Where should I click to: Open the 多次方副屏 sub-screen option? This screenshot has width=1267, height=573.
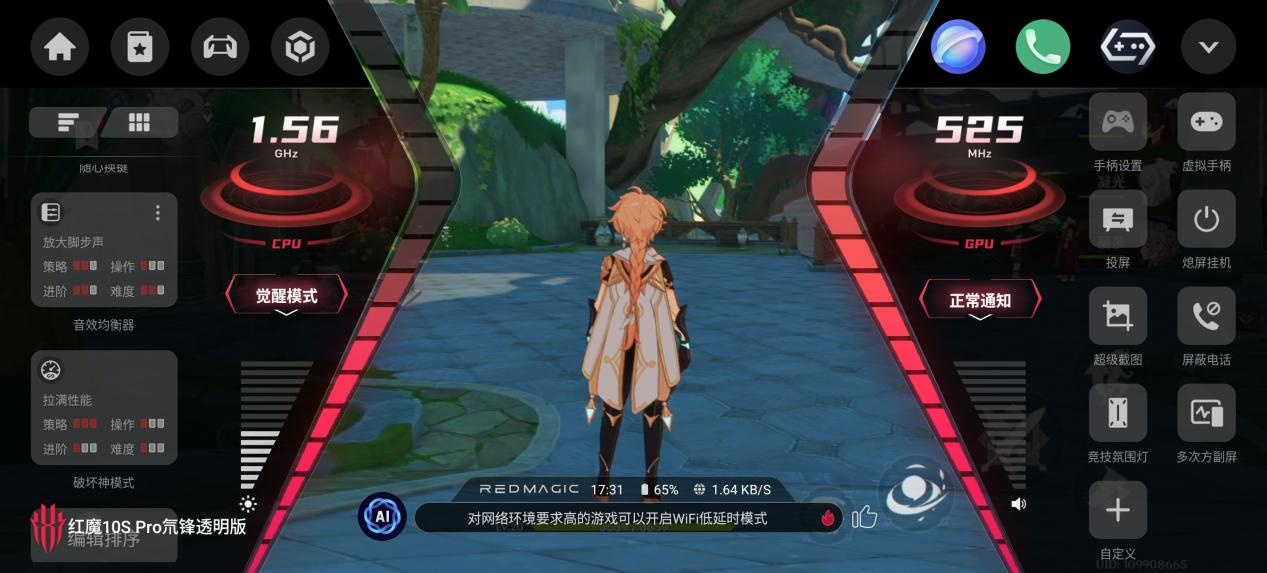[x=1206, y=414]
